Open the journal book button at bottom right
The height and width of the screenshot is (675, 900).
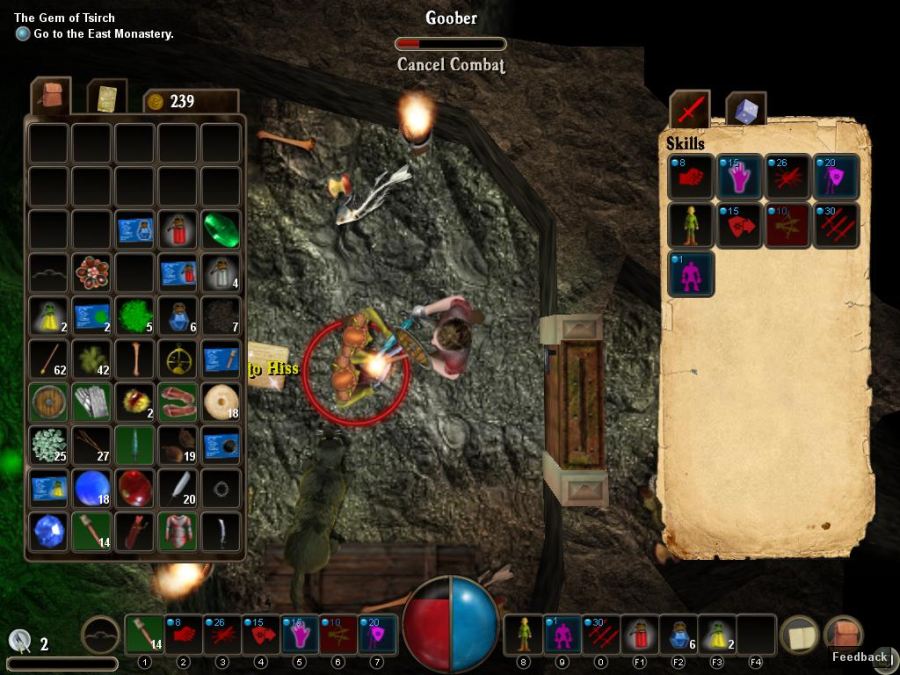(799, 634)
